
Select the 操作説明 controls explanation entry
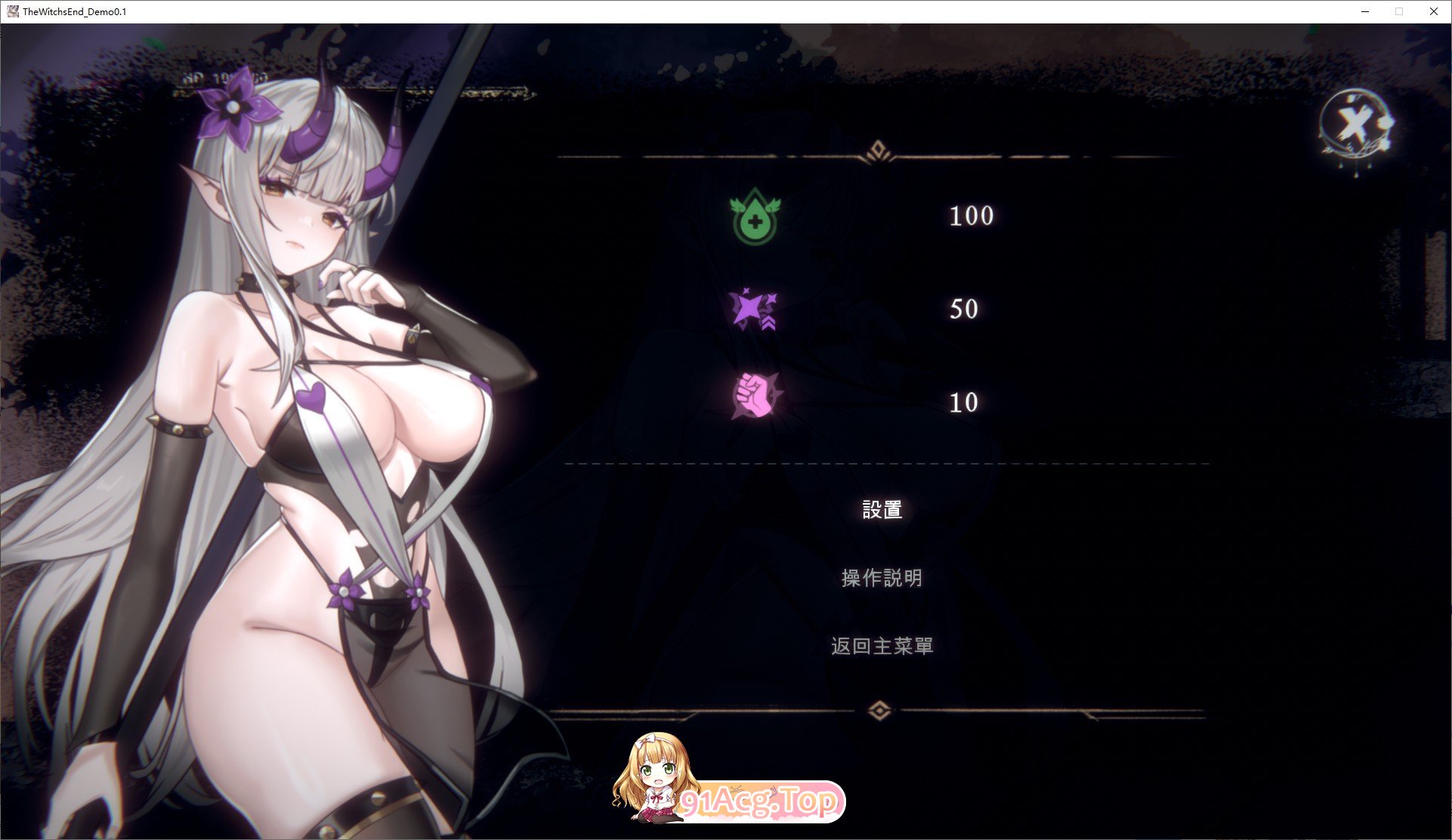(x=881, y=578)
